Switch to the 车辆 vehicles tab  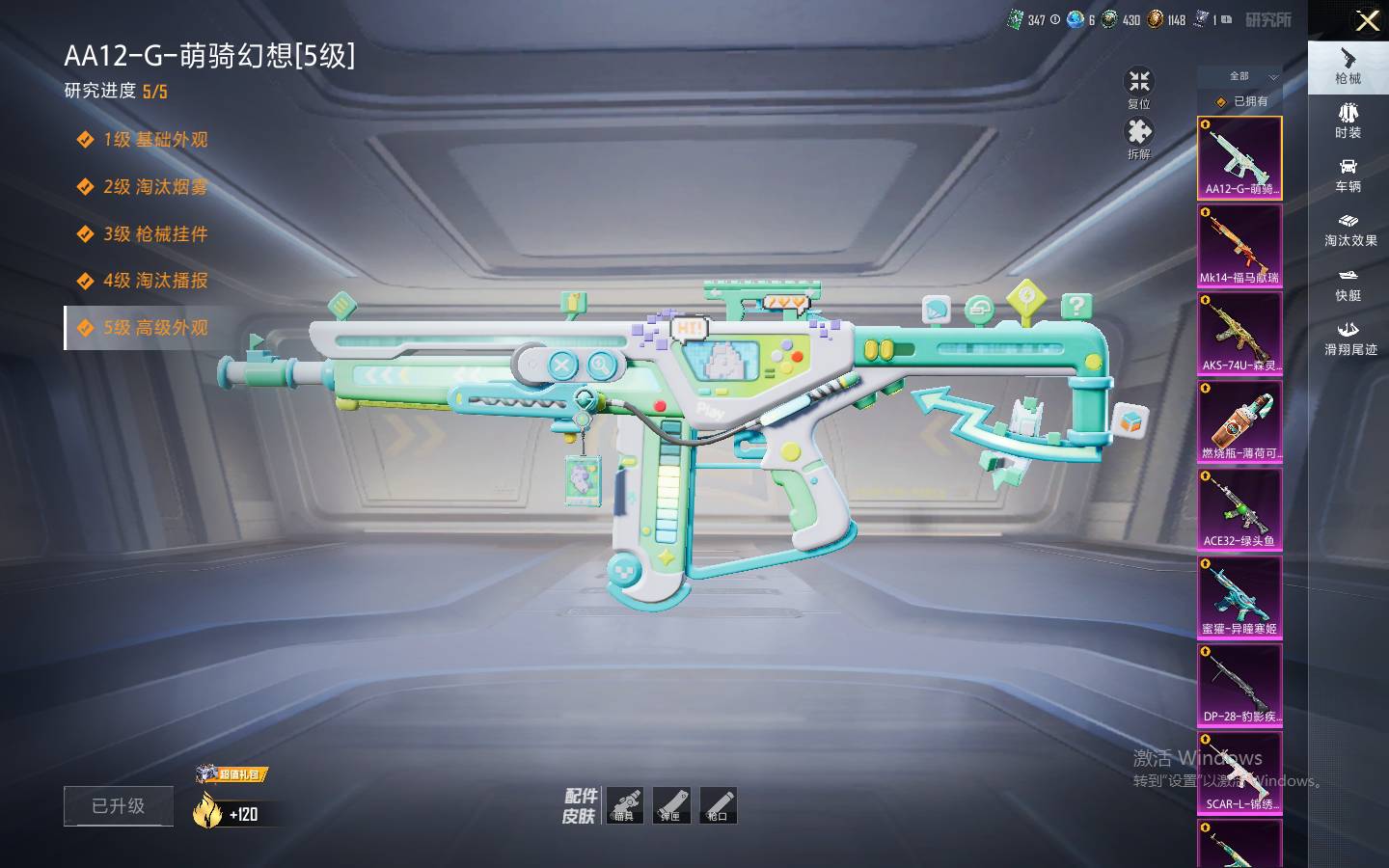[1348, 175]
